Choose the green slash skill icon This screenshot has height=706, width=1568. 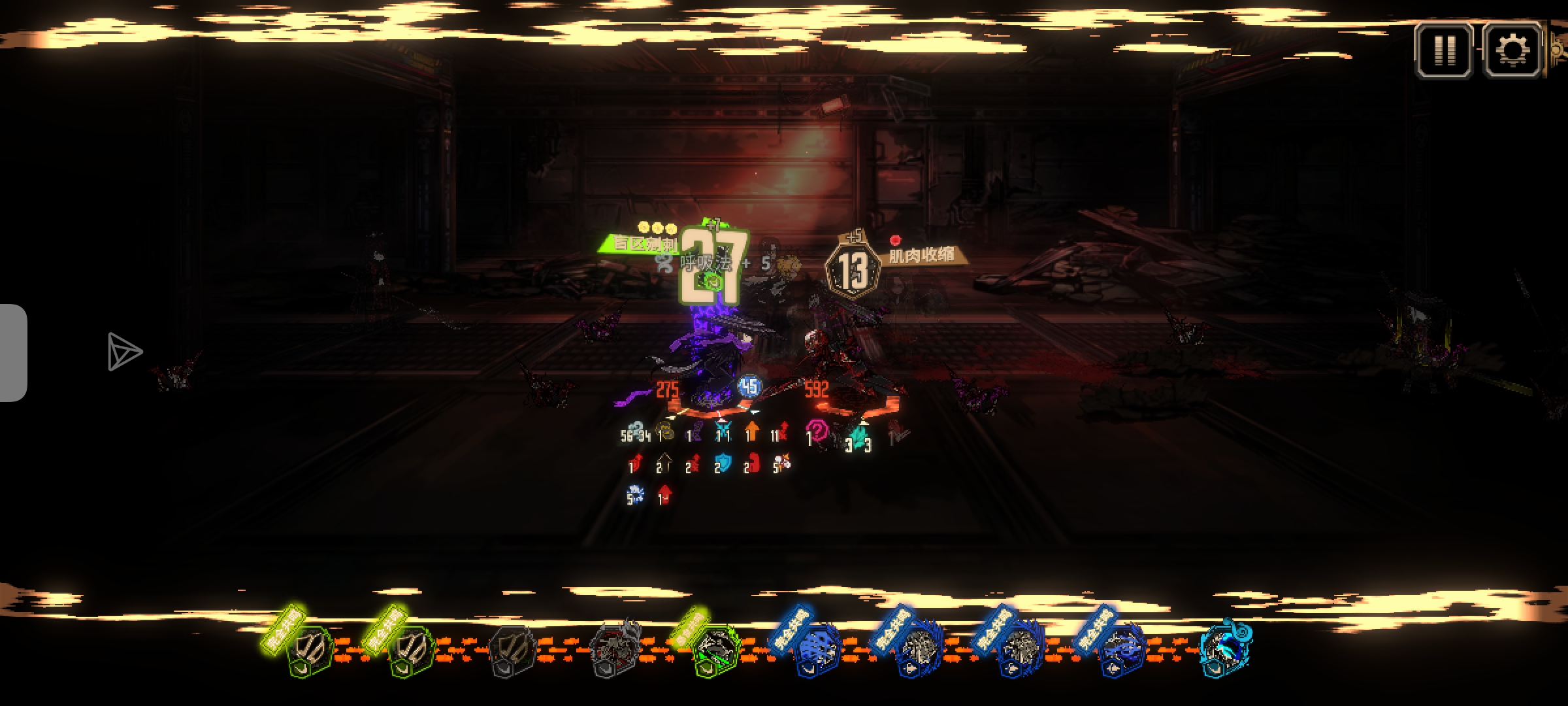tap(715, 648)
